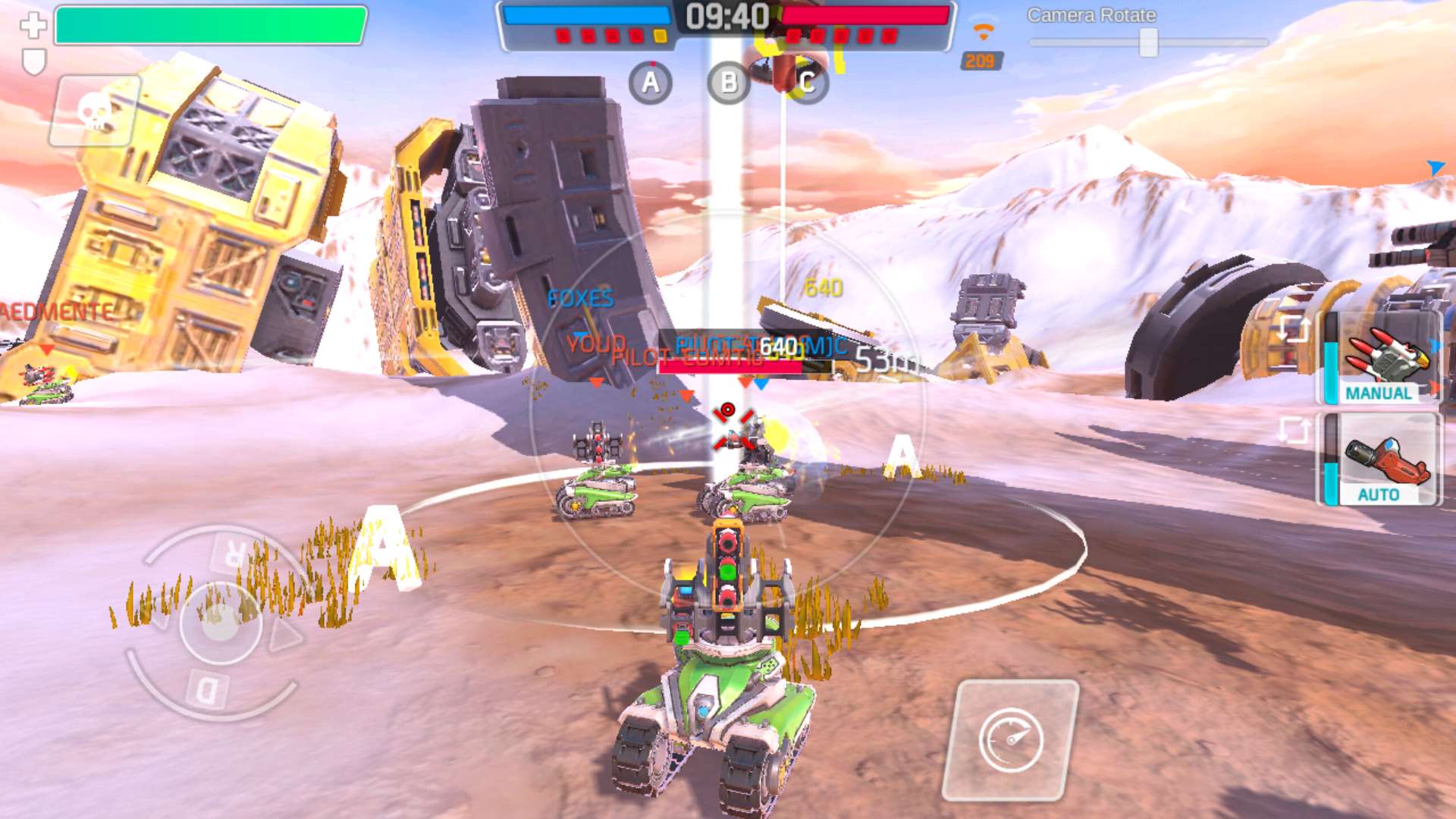Screen dimensions: 1456x819
Task: Activate the speed boost gauge button
Action: tap(1011, 739)
